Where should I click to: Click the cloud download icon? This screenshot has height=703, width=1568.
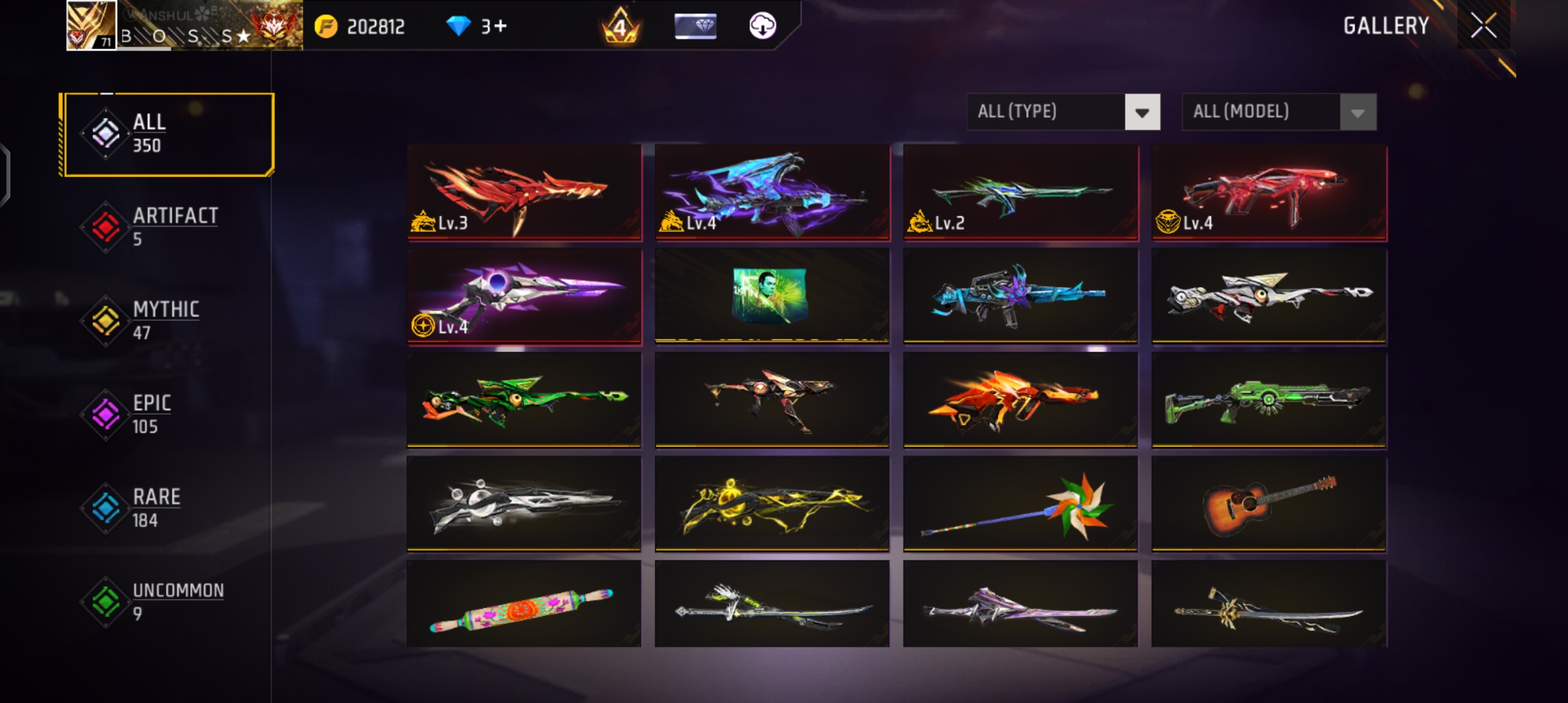pyautogui.click(x=763, y=26)
